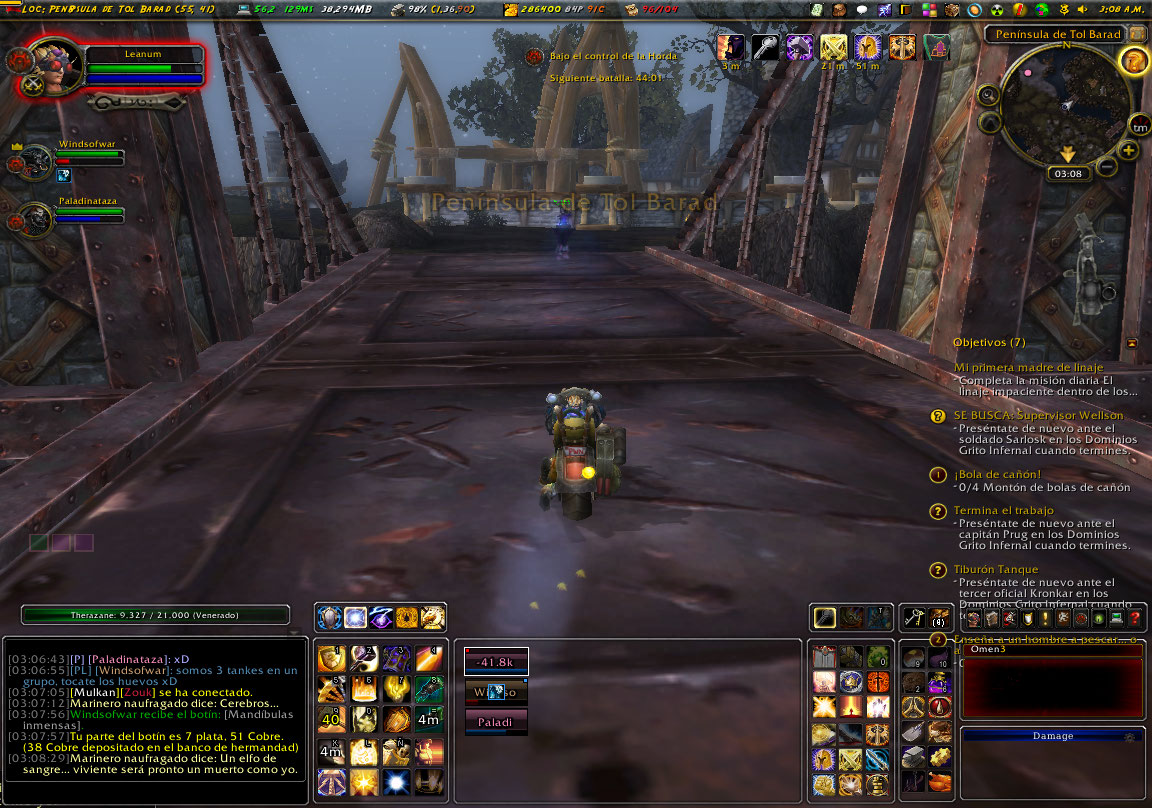Click the red question mark help micro button
This screenshot has width=1152, height=808.
tap(1135, 619)
